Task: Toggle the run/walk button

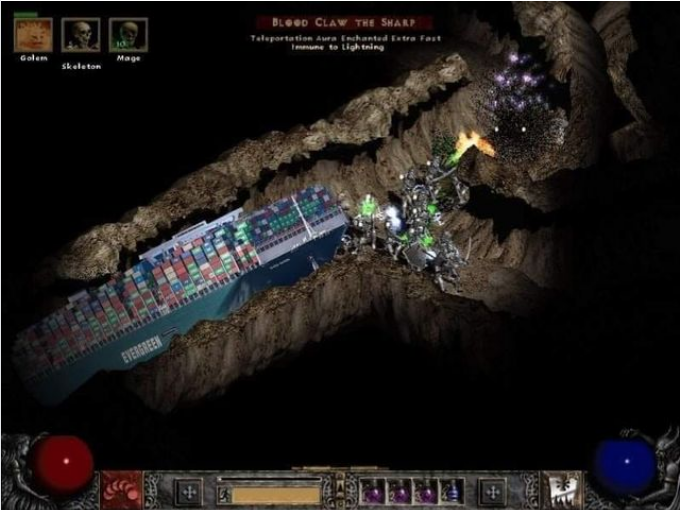Action: point(224,492)
